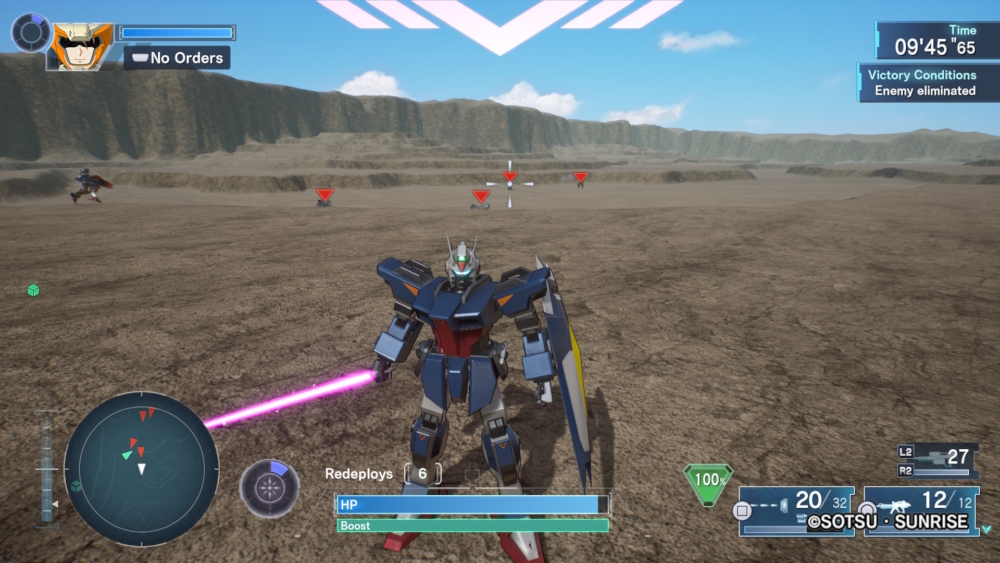Select the pilot portrait with orange visor
Screen dimensions: 1000x563
[83, 46]
